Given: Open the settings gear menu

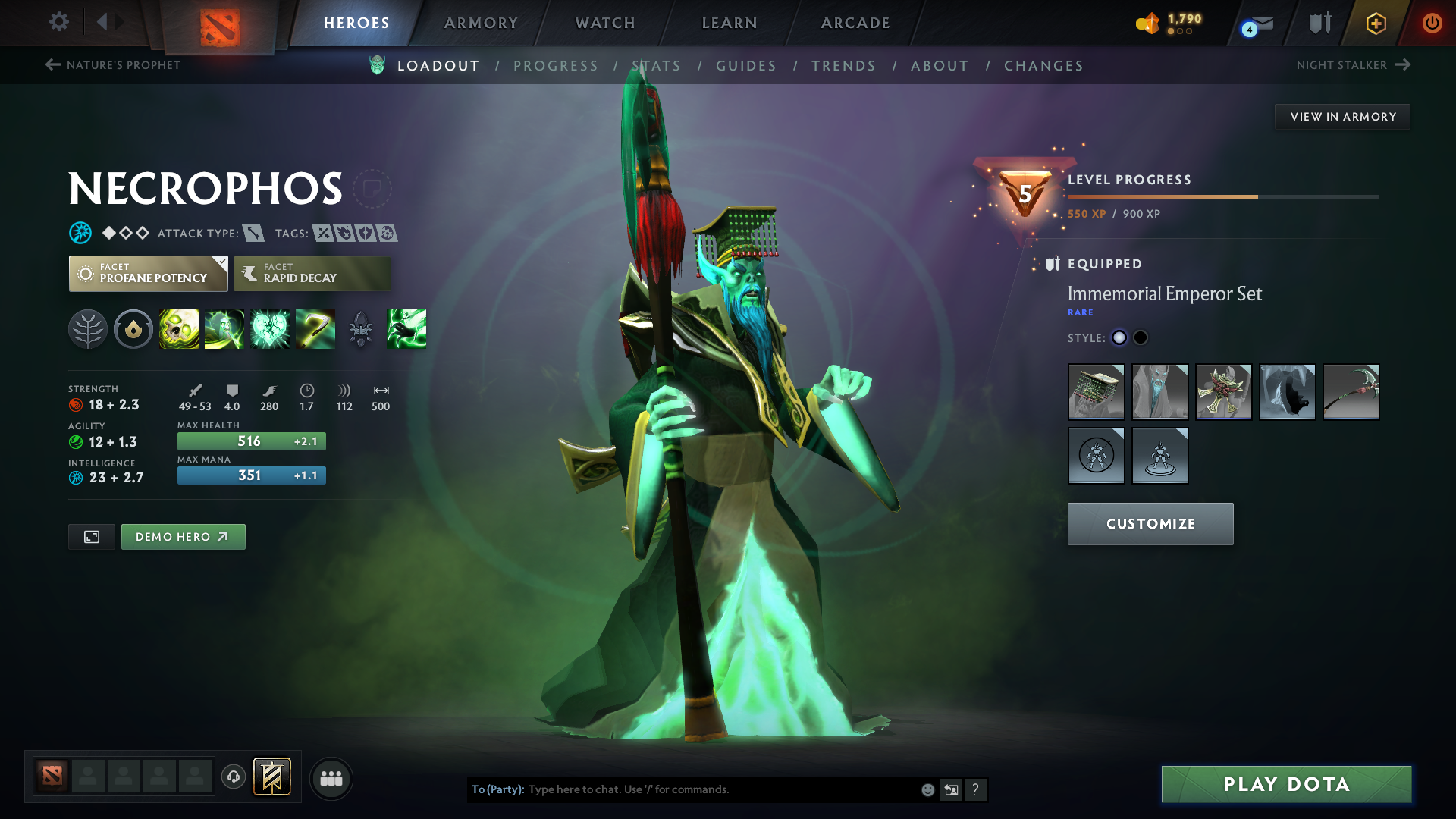Looking at the screenshot, I should tap(59, 22).
